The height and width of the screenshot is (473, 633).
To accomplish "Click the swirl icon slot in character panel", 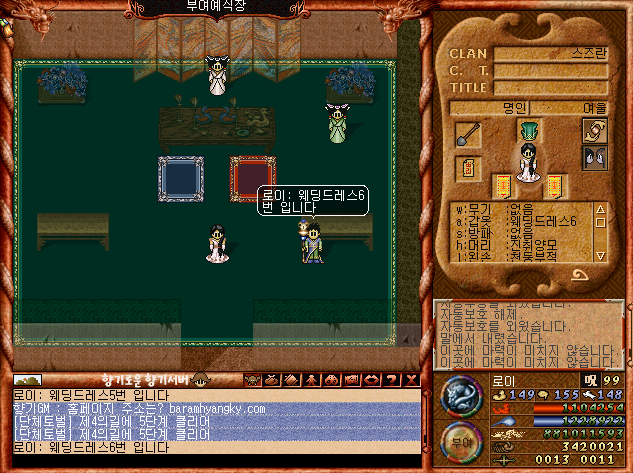I will tap(594, 131).
